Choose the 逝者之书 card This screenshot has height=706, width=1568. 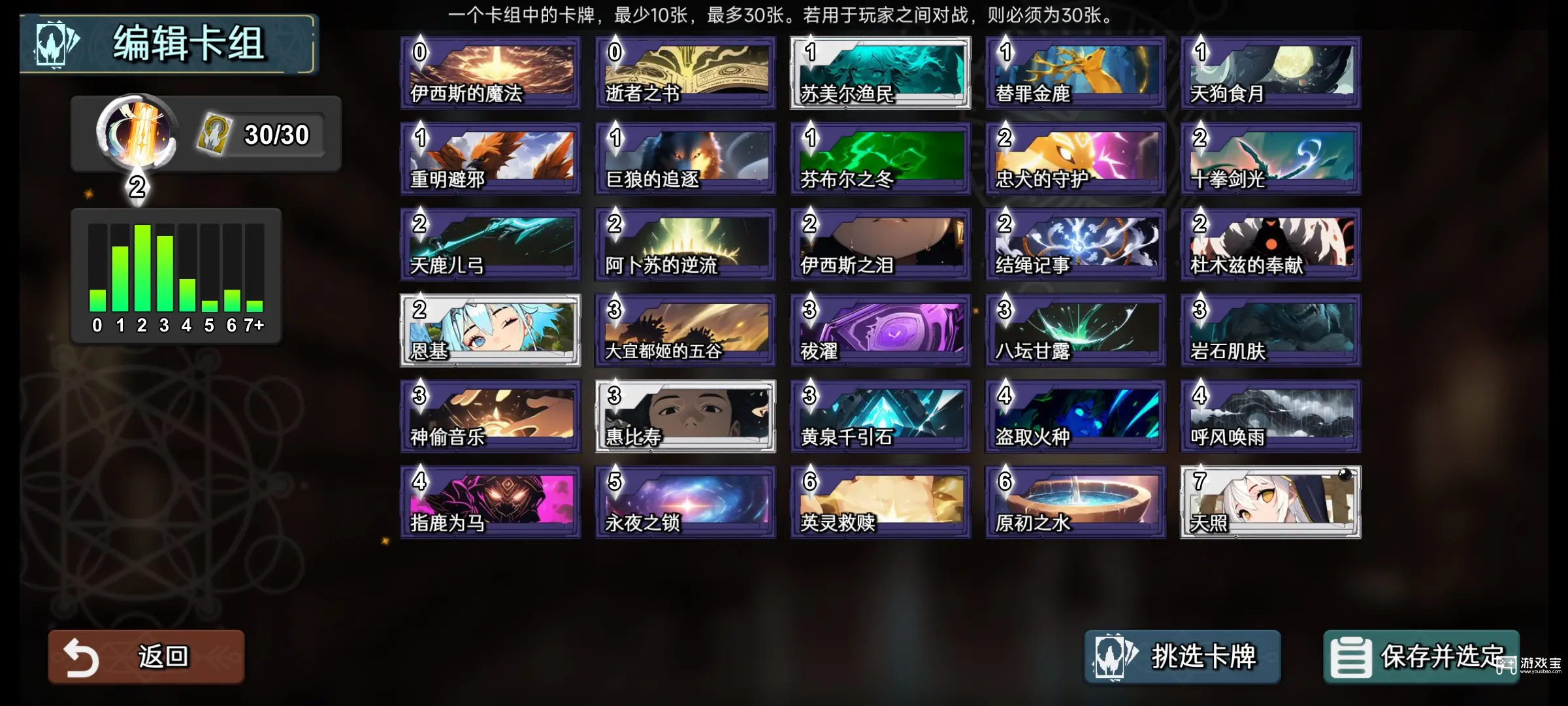(685, 73)
